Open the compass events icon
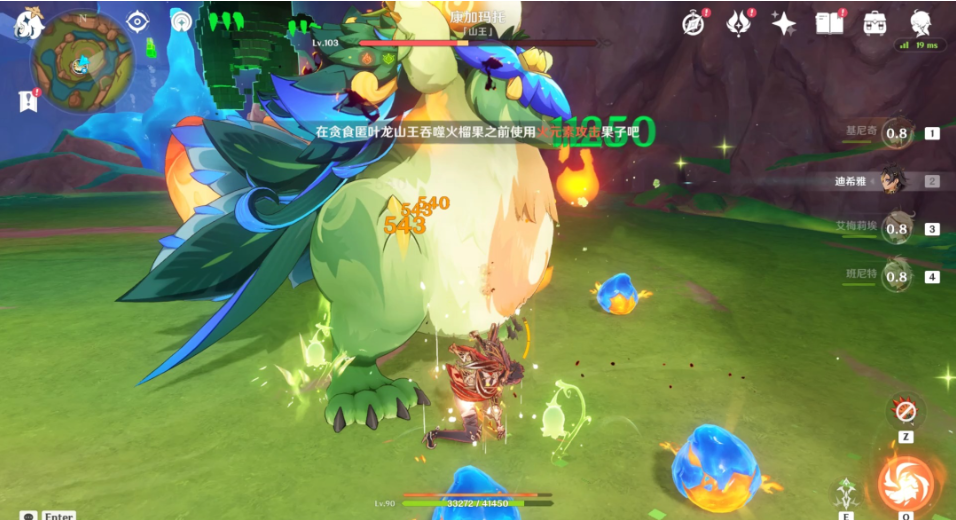 (x=694, y=23)
